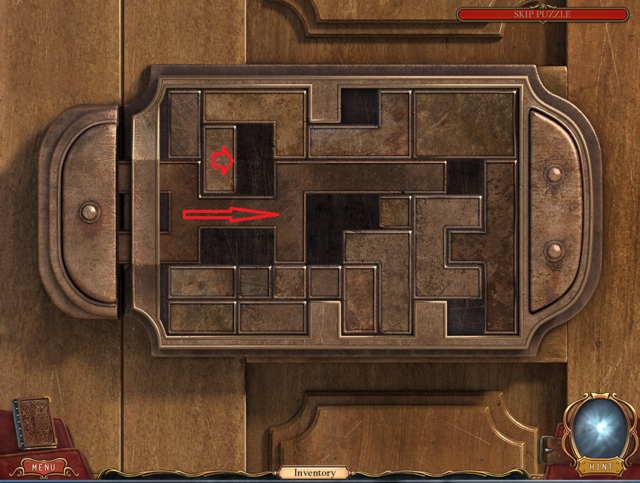Open the Menu

(43, 466)
